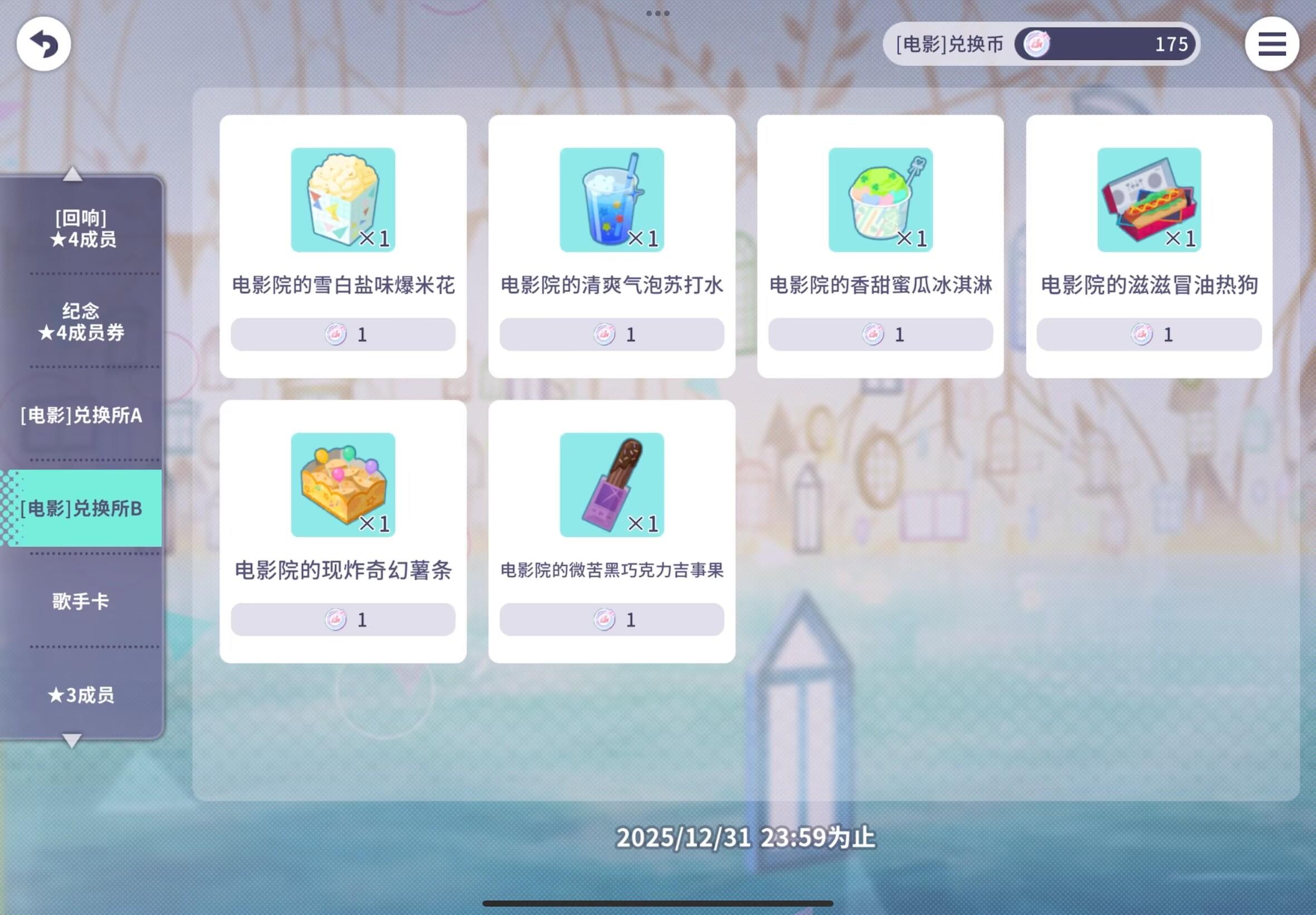Viewport: 1316px width, 915px height.
Task: Select the ★3成员 category
Action: [80, 694]
